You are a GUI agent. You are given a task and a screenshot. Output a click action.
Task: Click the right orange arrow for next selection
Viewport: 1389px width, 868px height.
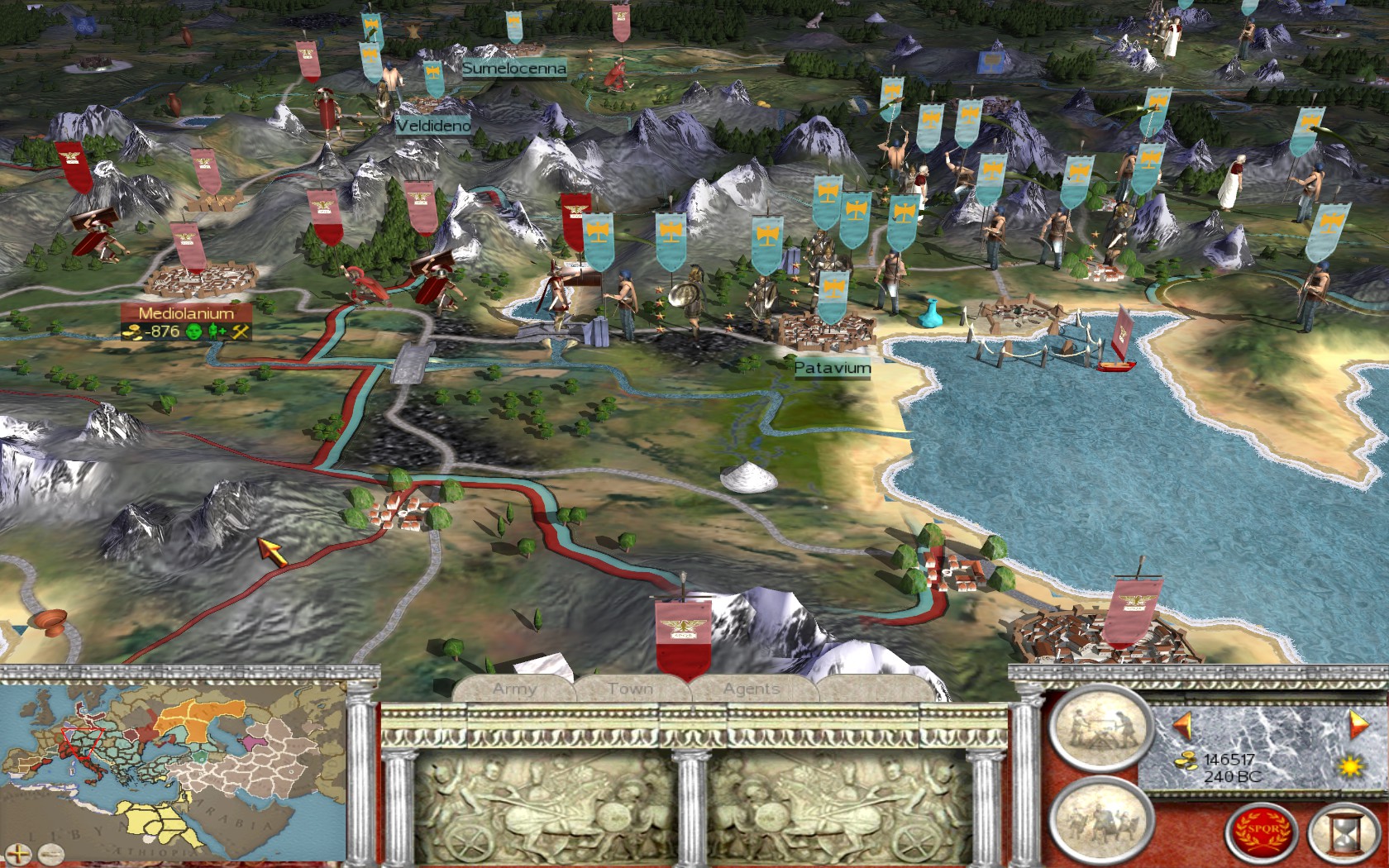tap(1358, 724)
